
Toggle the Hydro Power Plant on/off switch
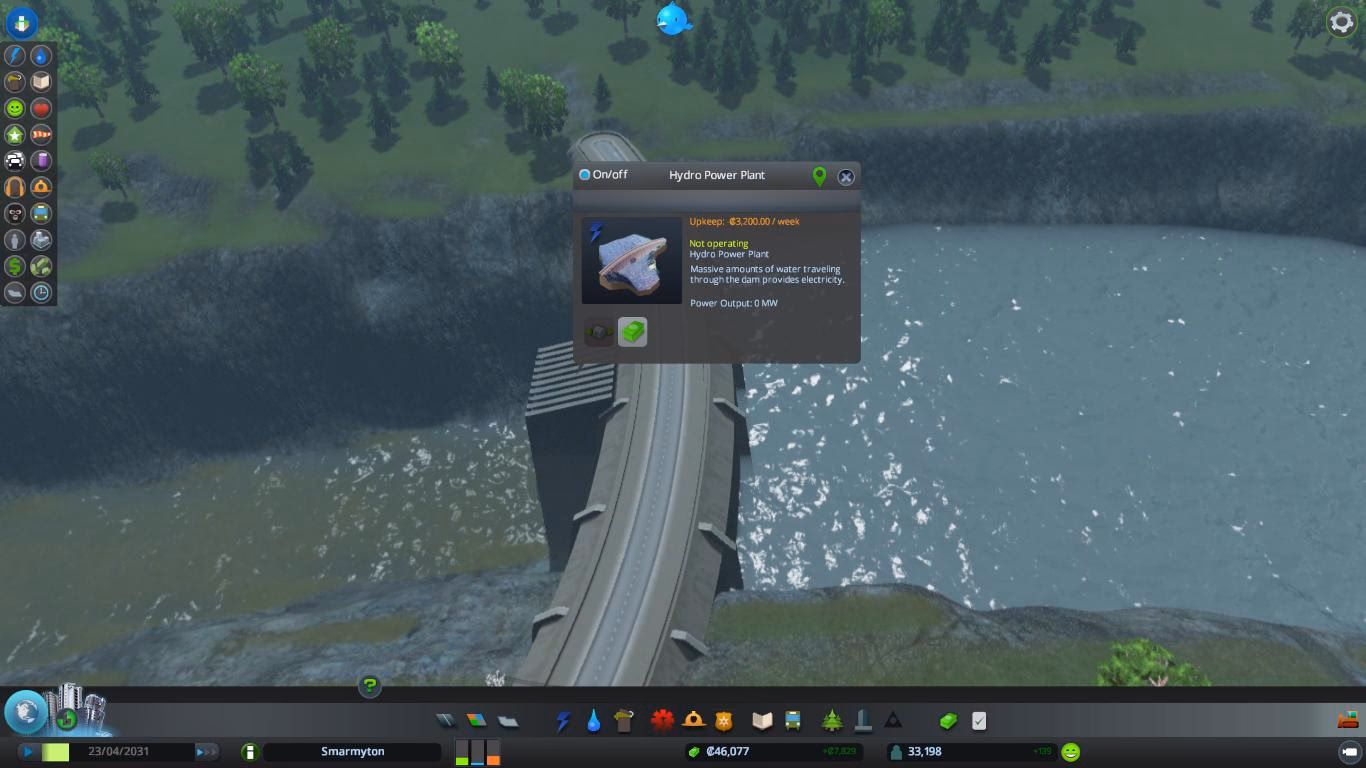pos(582,175)
